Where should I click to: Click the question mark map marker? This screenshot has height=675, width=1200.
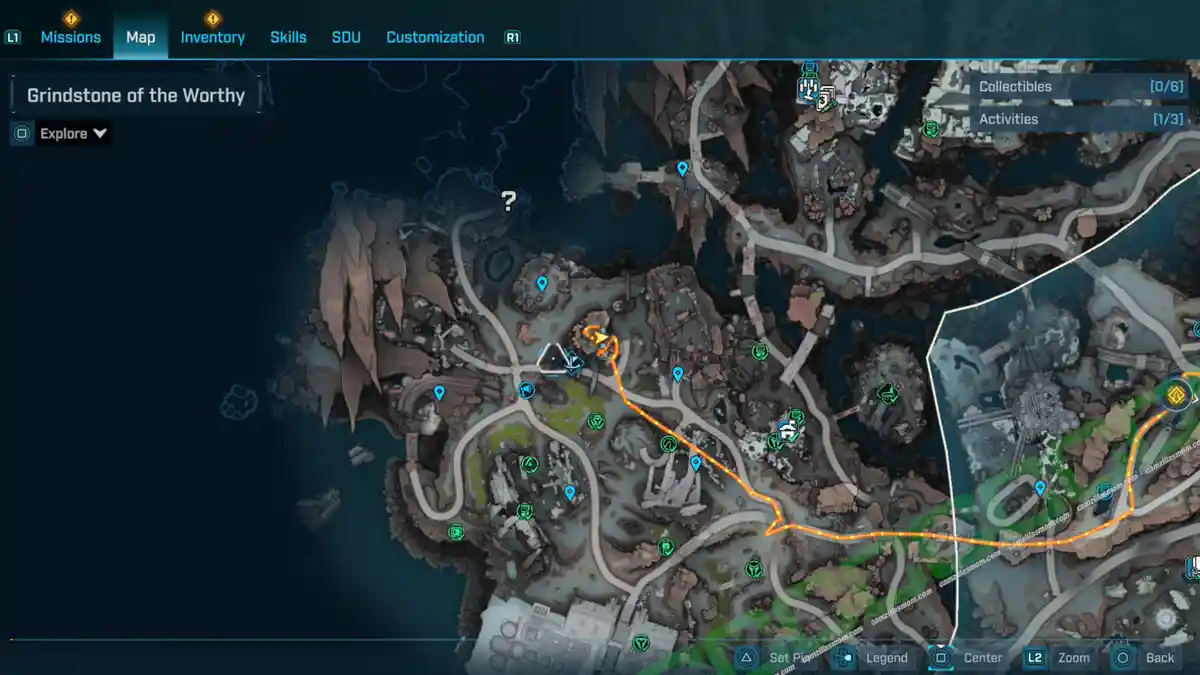[508, 202]
